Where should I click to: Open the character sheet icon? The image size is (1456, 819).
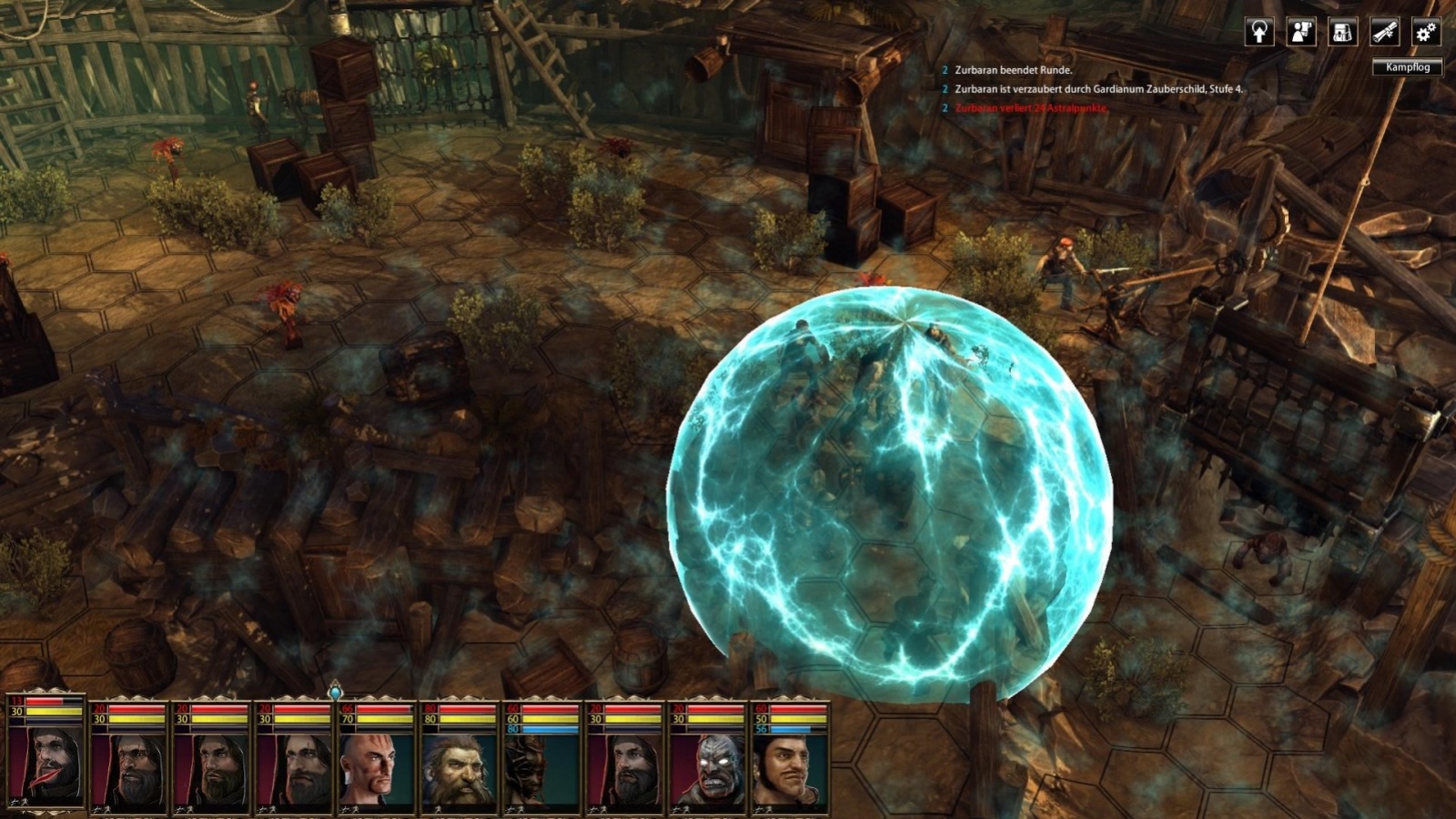tap(1301, 32)
